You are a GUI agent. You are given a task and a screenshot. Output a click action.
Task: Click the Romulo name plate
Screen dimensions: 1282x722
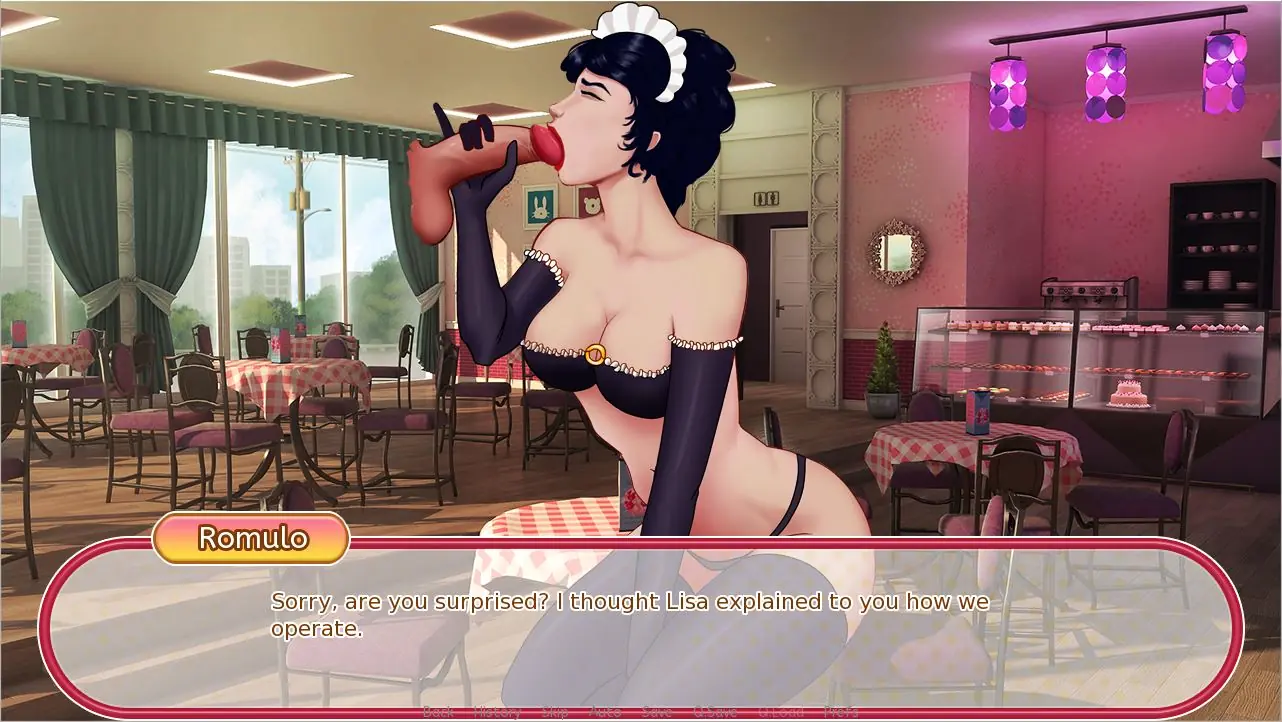tap(250, 540)
